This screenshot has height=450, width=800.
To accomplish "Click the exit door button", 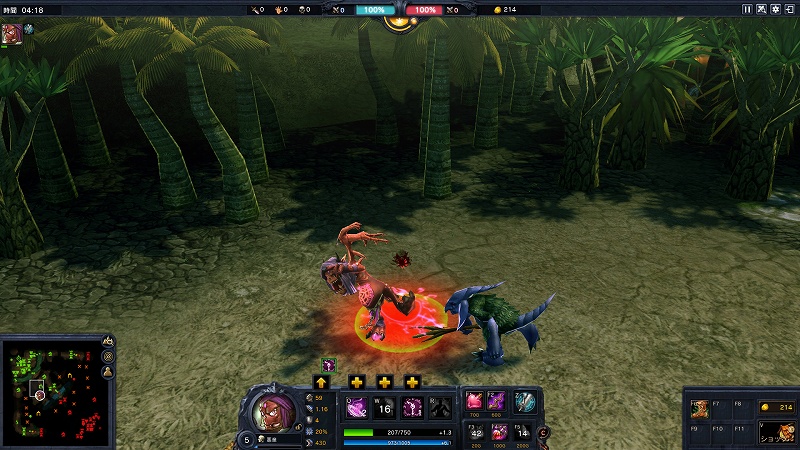I will pyautogui.click(x=790, y=9).
